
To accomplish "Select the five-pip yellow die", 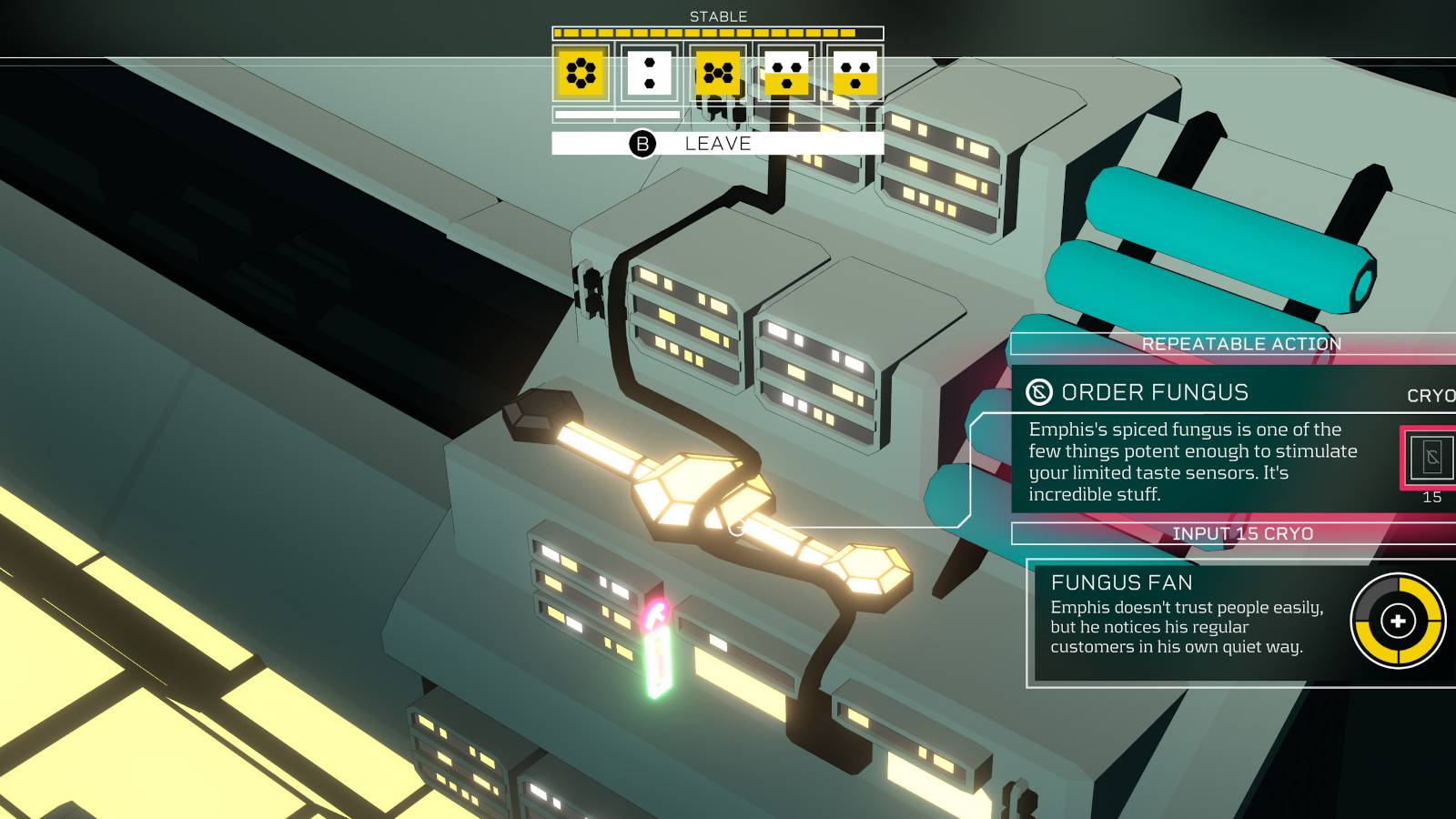I will 716,77.
